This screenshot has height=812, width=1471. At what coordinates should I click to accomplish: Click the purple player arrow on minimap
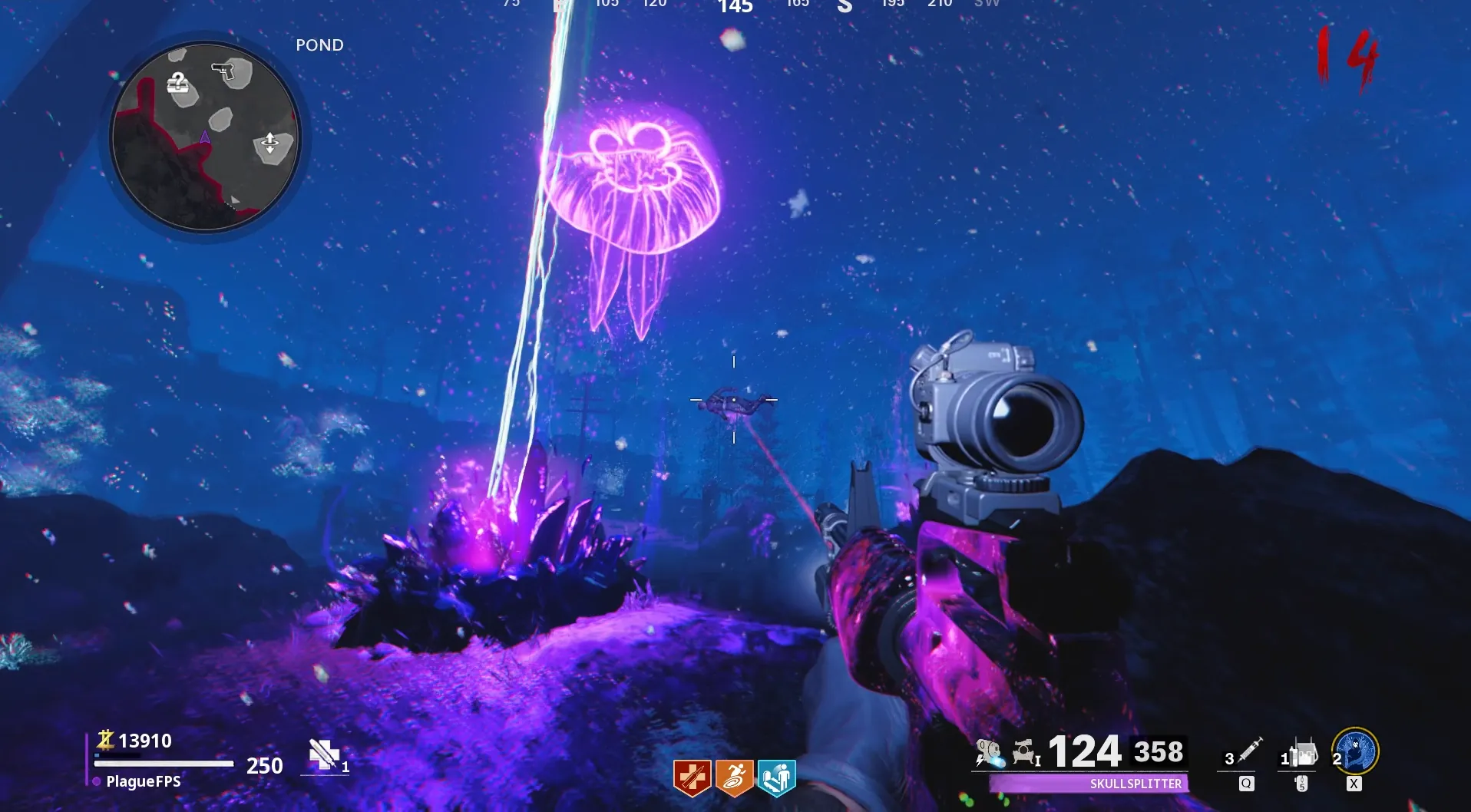click(205, 138)
